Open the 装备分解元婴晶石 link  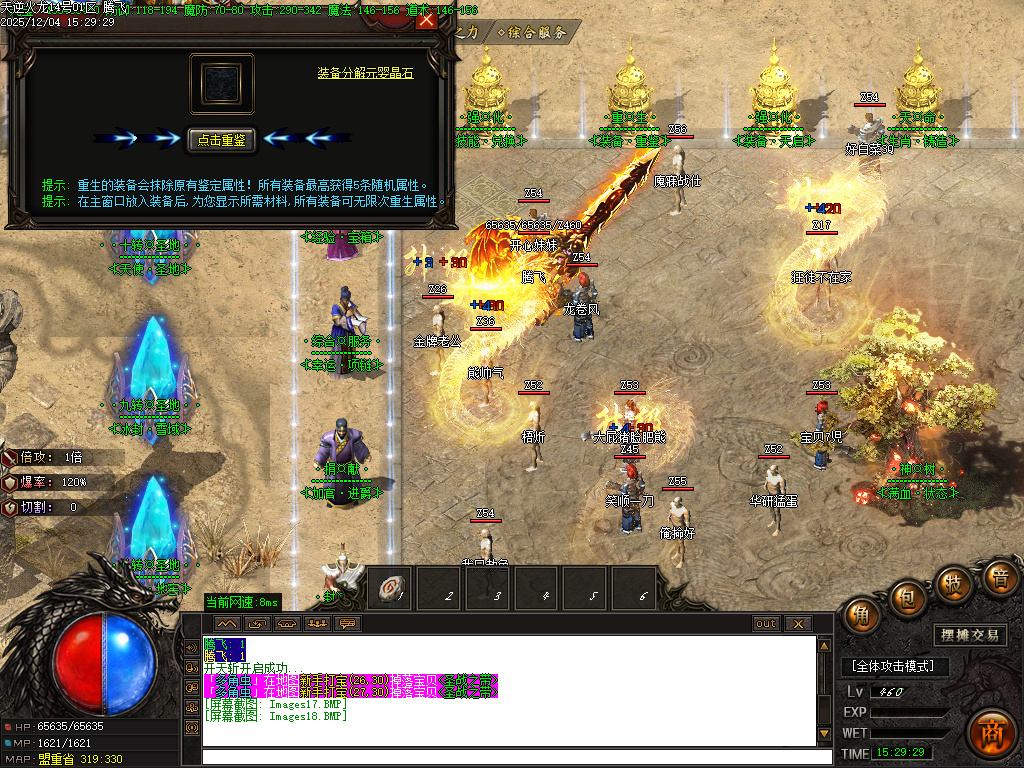(x=365, y=73)
